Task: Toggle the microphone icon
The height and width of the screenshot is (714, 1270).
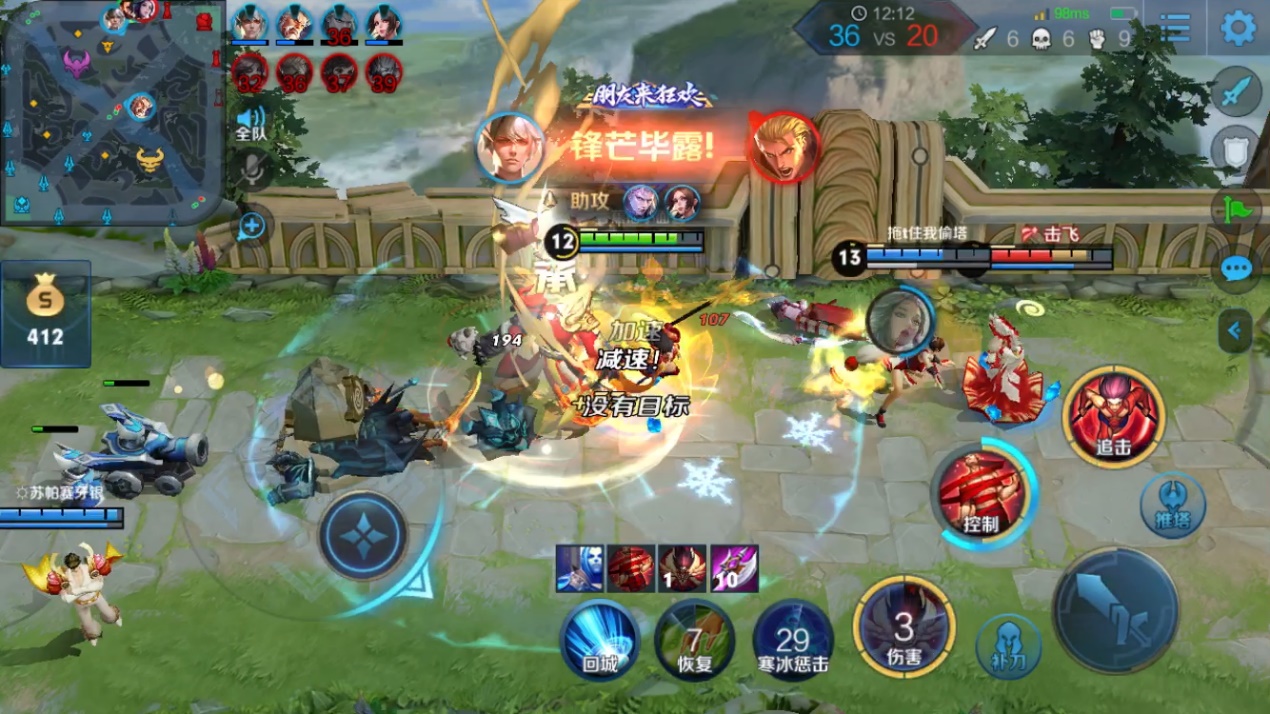Action: tap(251, 171)
